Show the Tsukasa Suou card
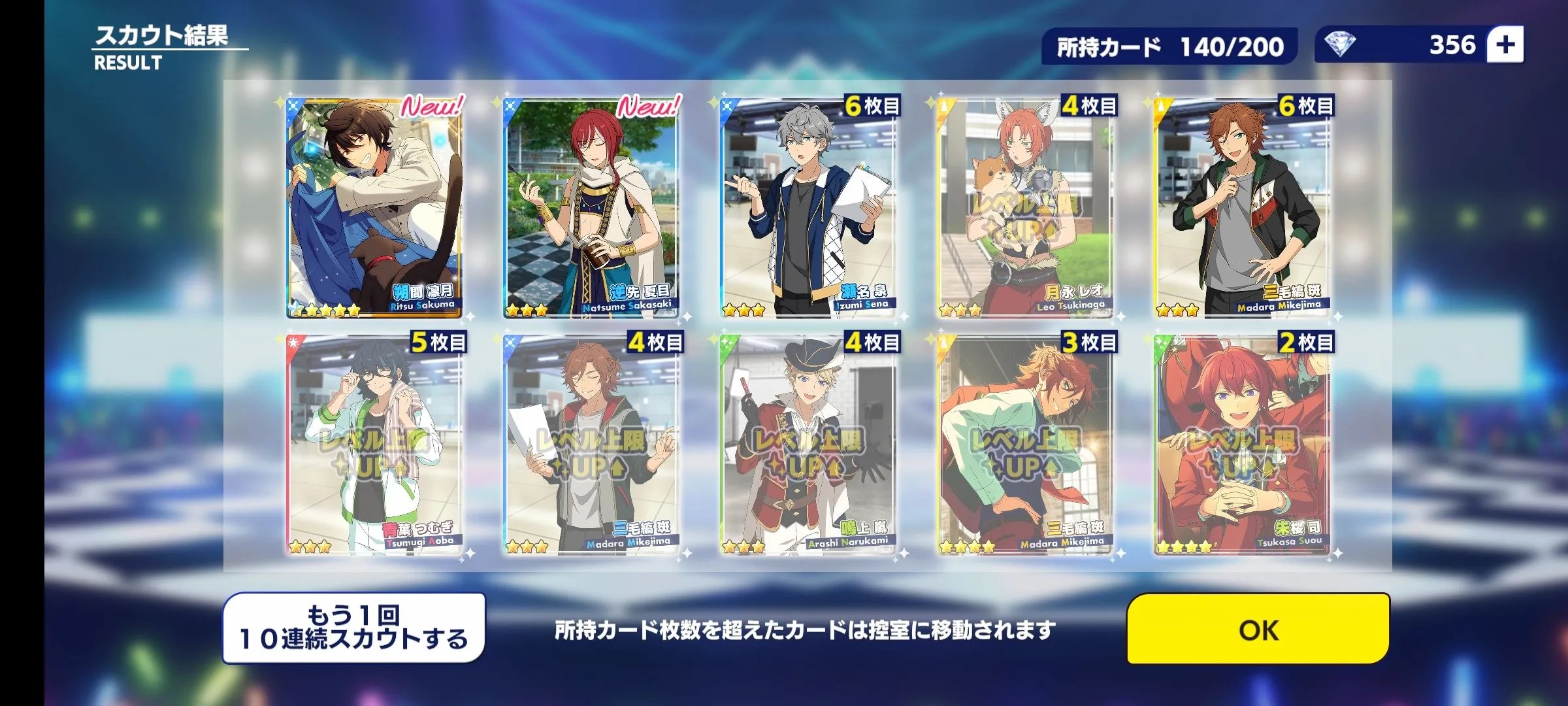 pos(1241,446)
